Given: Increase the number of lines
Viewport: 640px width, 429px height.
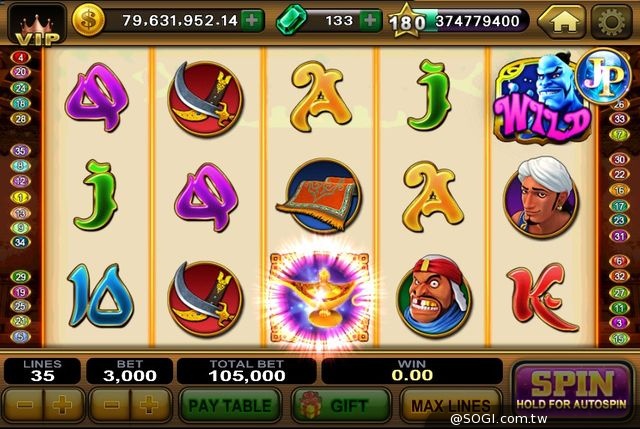Looking at the screenshot, I should 62,405.
